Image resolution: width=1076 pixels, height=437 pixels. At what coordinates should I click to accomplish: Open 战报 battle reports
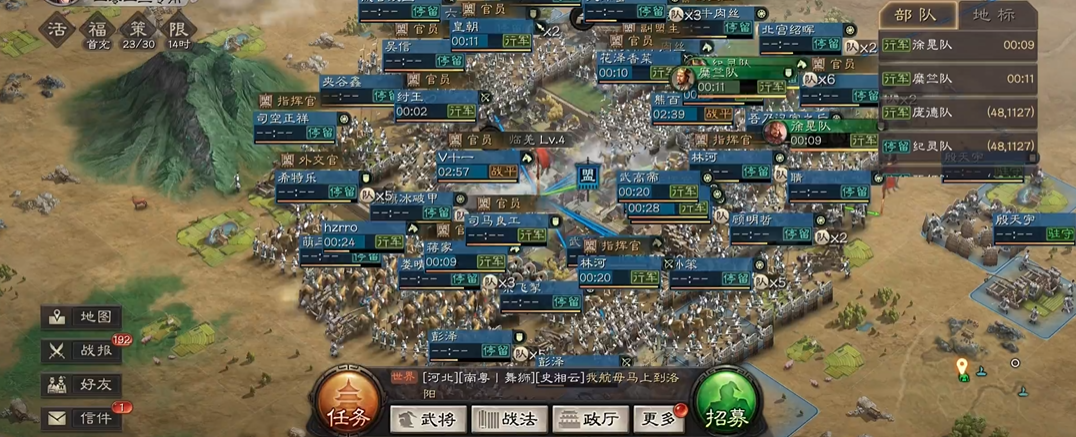84,351
